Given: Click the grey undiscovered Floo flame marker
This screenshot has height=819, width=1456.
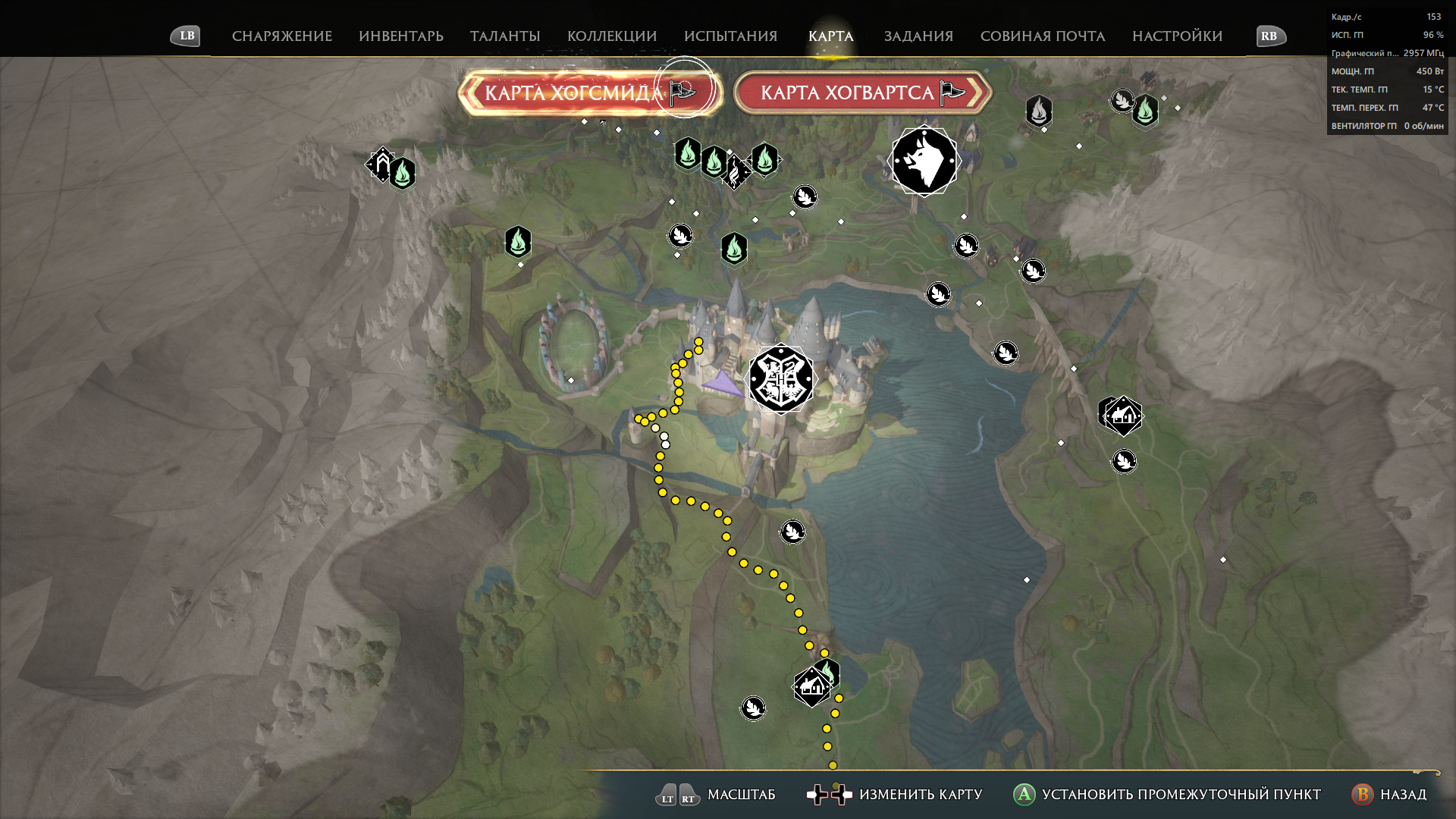Looking at the screenshot, I should [x=1038, y=111].
